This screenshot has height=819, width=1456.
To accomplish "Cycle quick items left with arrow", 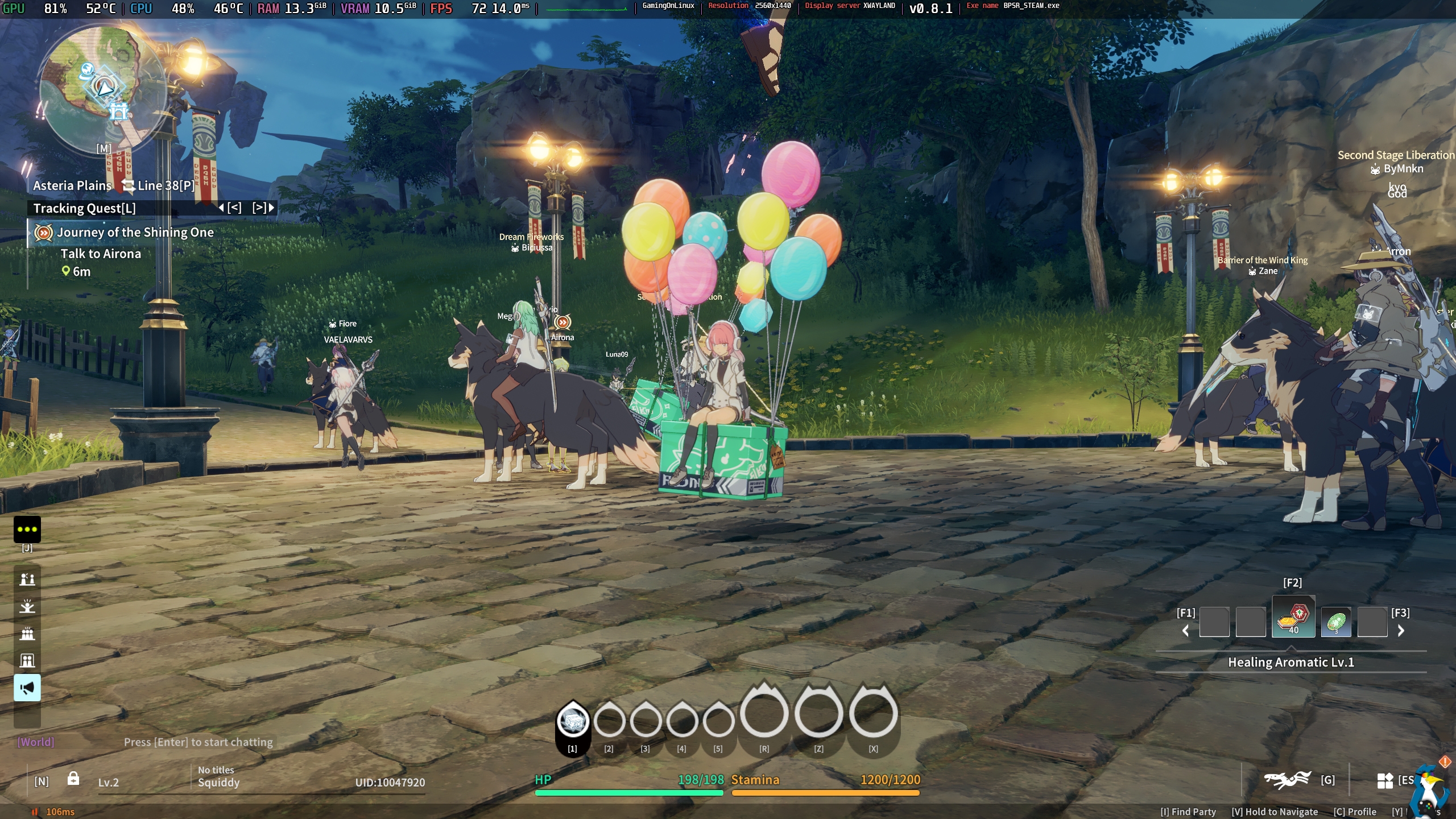I will 1186,630.
